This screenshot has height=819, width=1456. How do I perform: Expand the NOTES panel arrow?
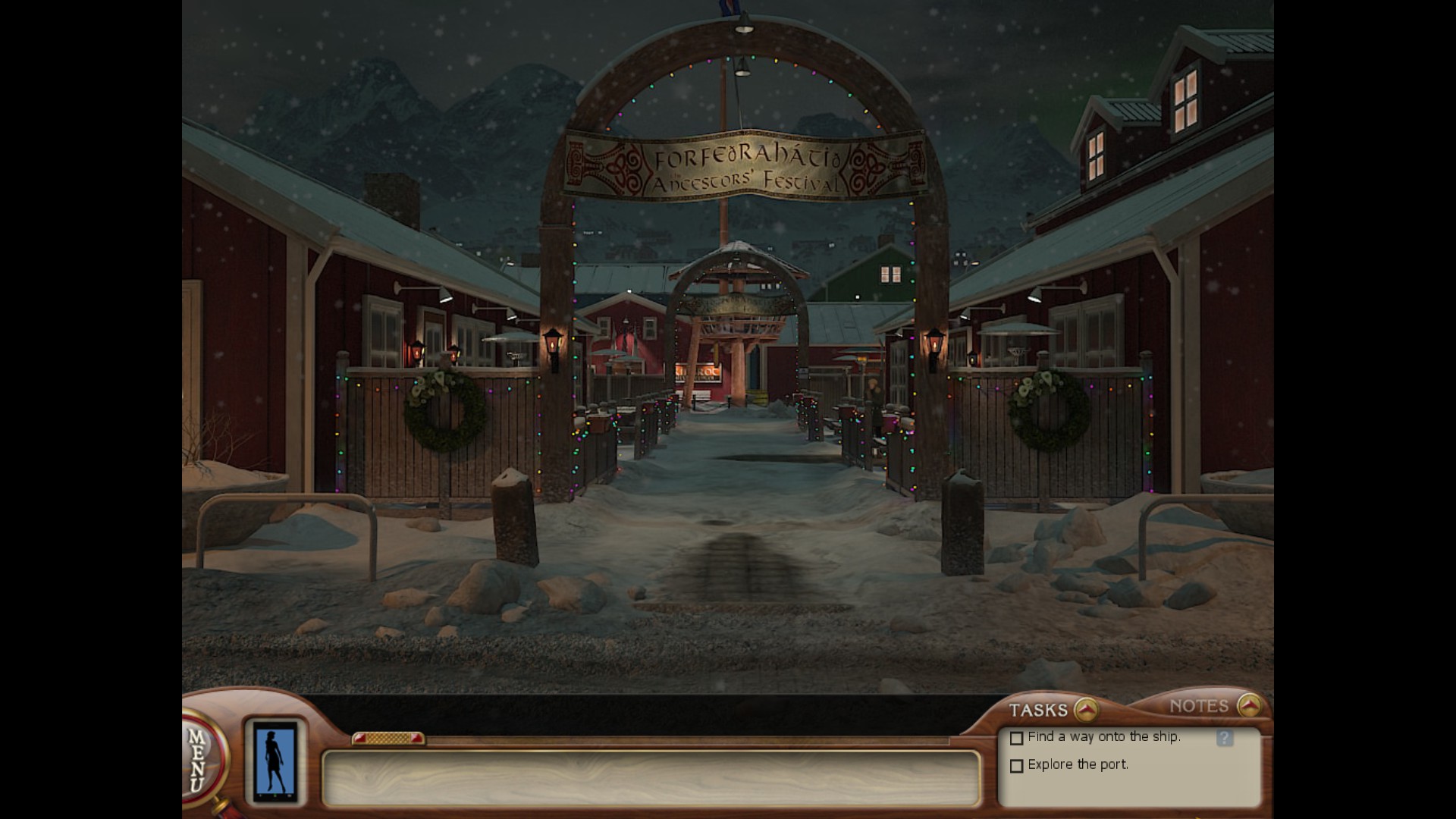[1248, 706]
